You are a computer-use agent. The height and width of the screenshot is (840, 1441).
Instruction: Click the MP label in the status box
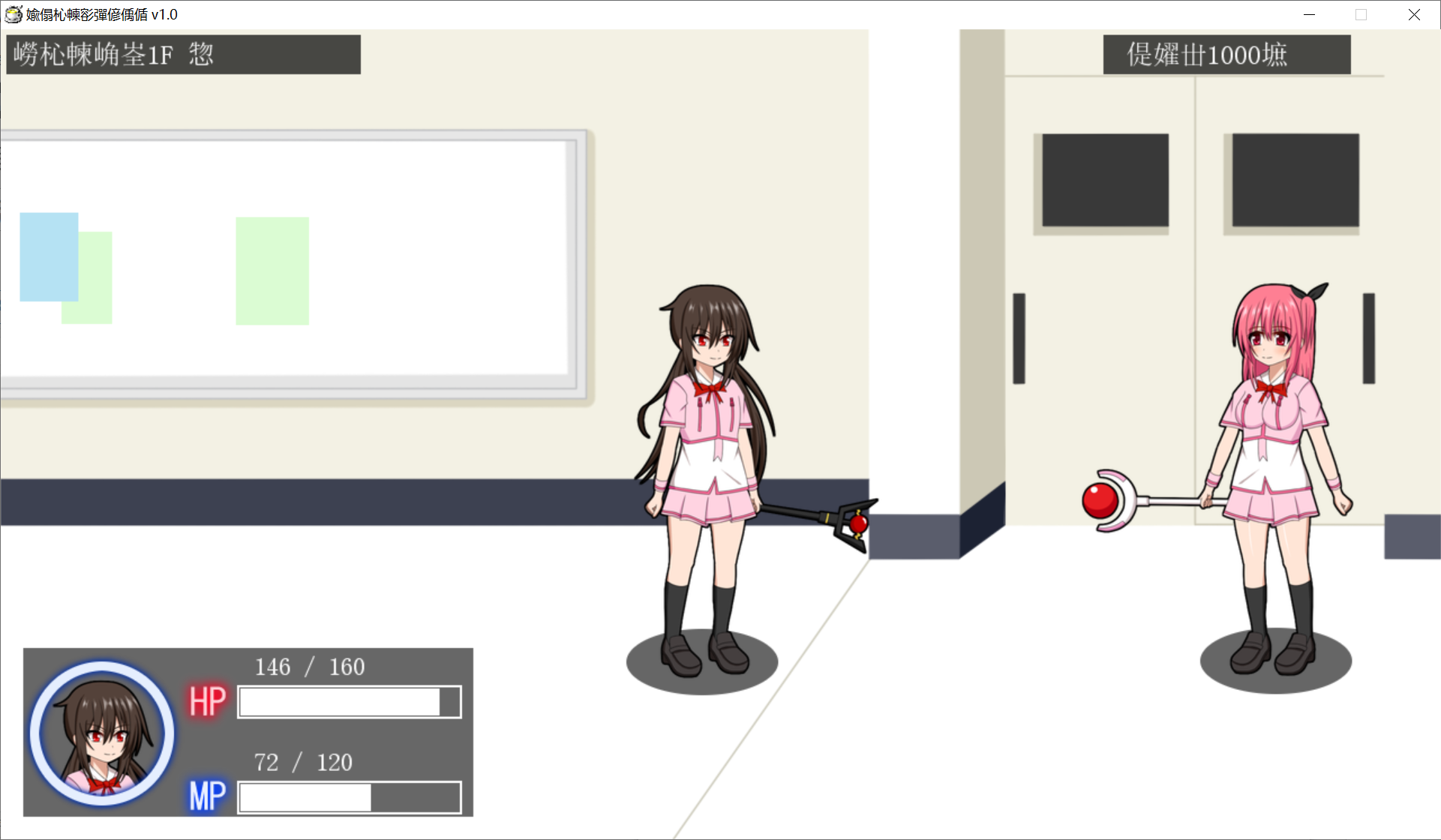tap(206, 796)
